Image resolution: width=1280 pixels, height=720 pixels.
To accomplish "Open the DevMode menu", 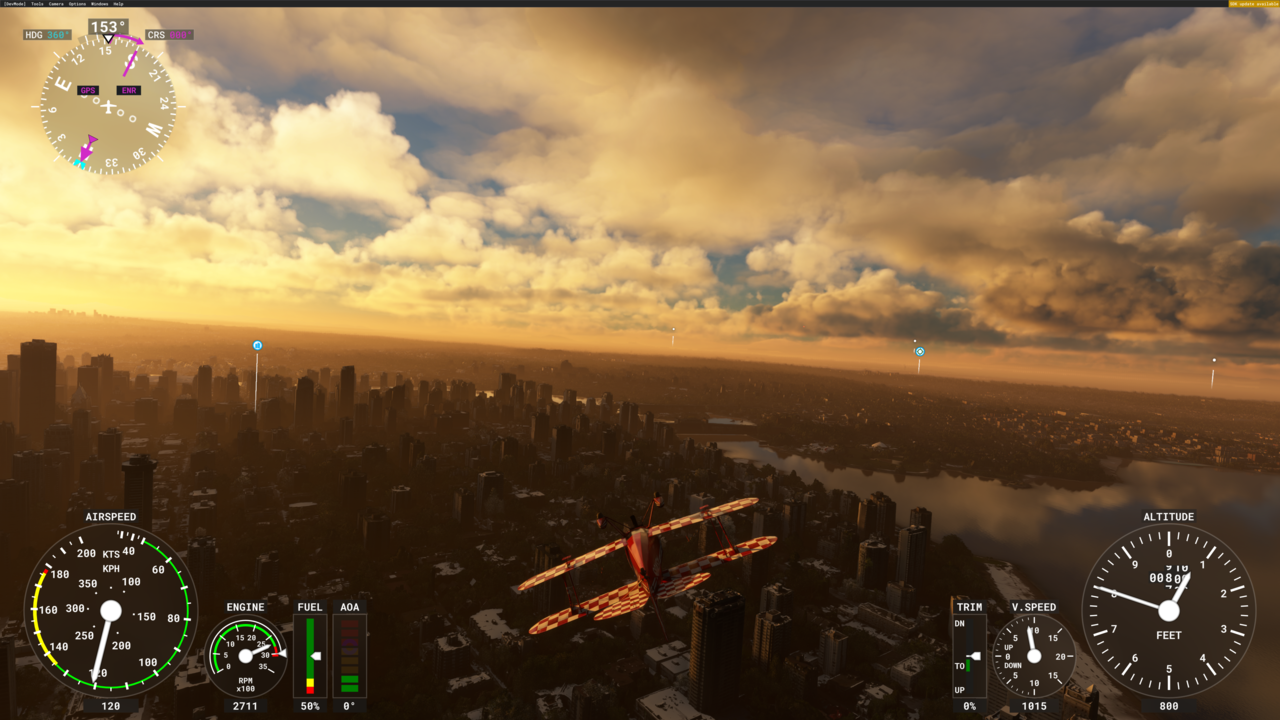I will [x=14, y=4].
